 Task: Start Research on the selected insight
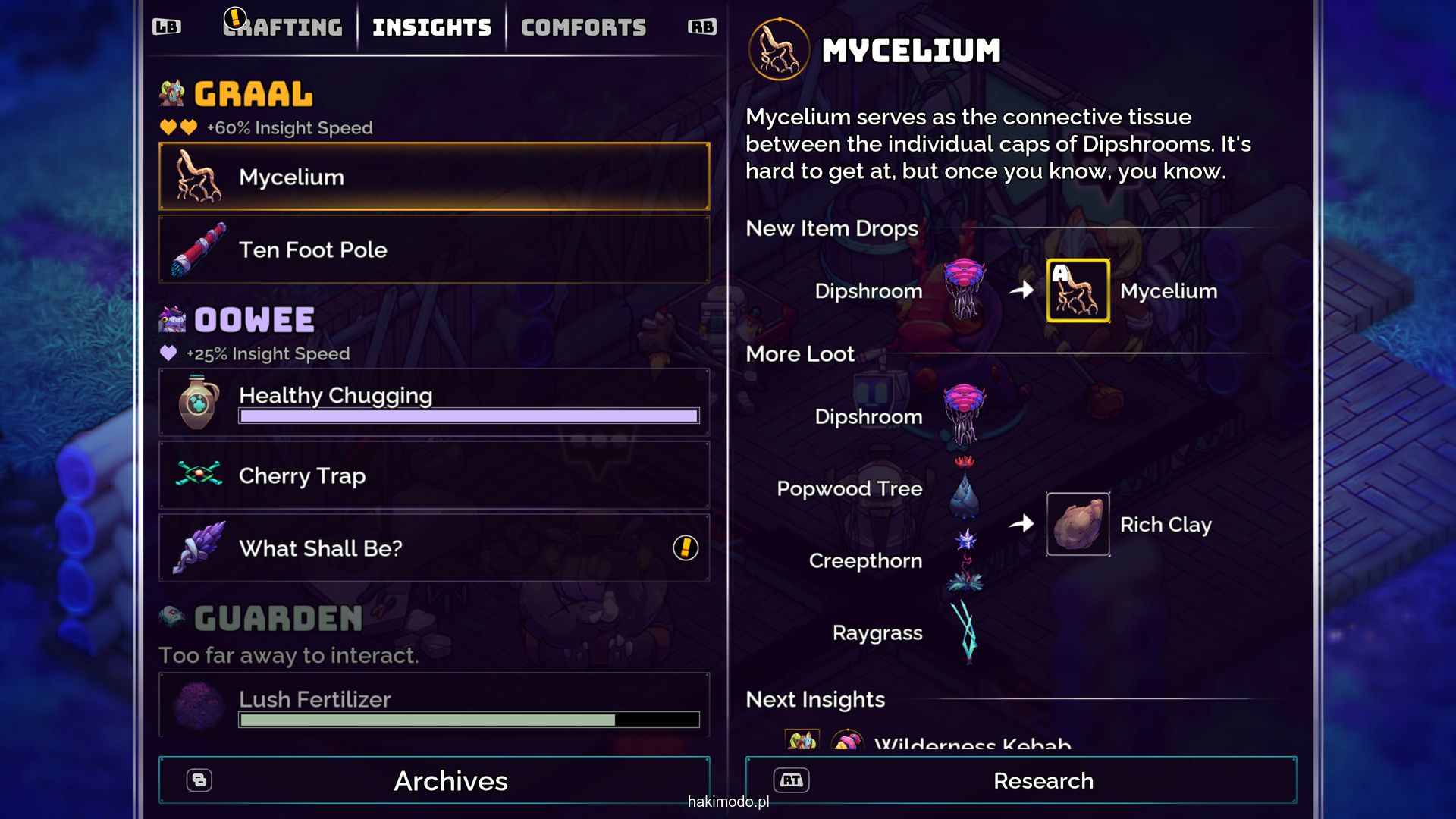pyautogui.click(x=1021, y=780)
